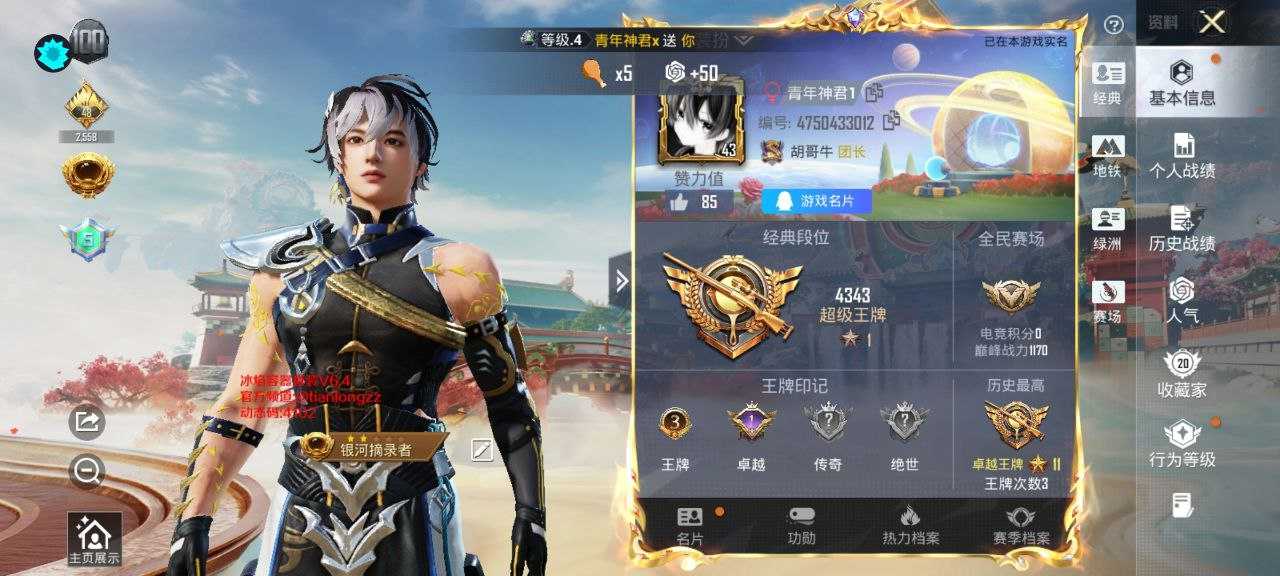Image resolution: width=1280 pixels, height=576 pixels.
Task: Switch to the 名片 bottom tab
Action: click(x=690, y=526)
